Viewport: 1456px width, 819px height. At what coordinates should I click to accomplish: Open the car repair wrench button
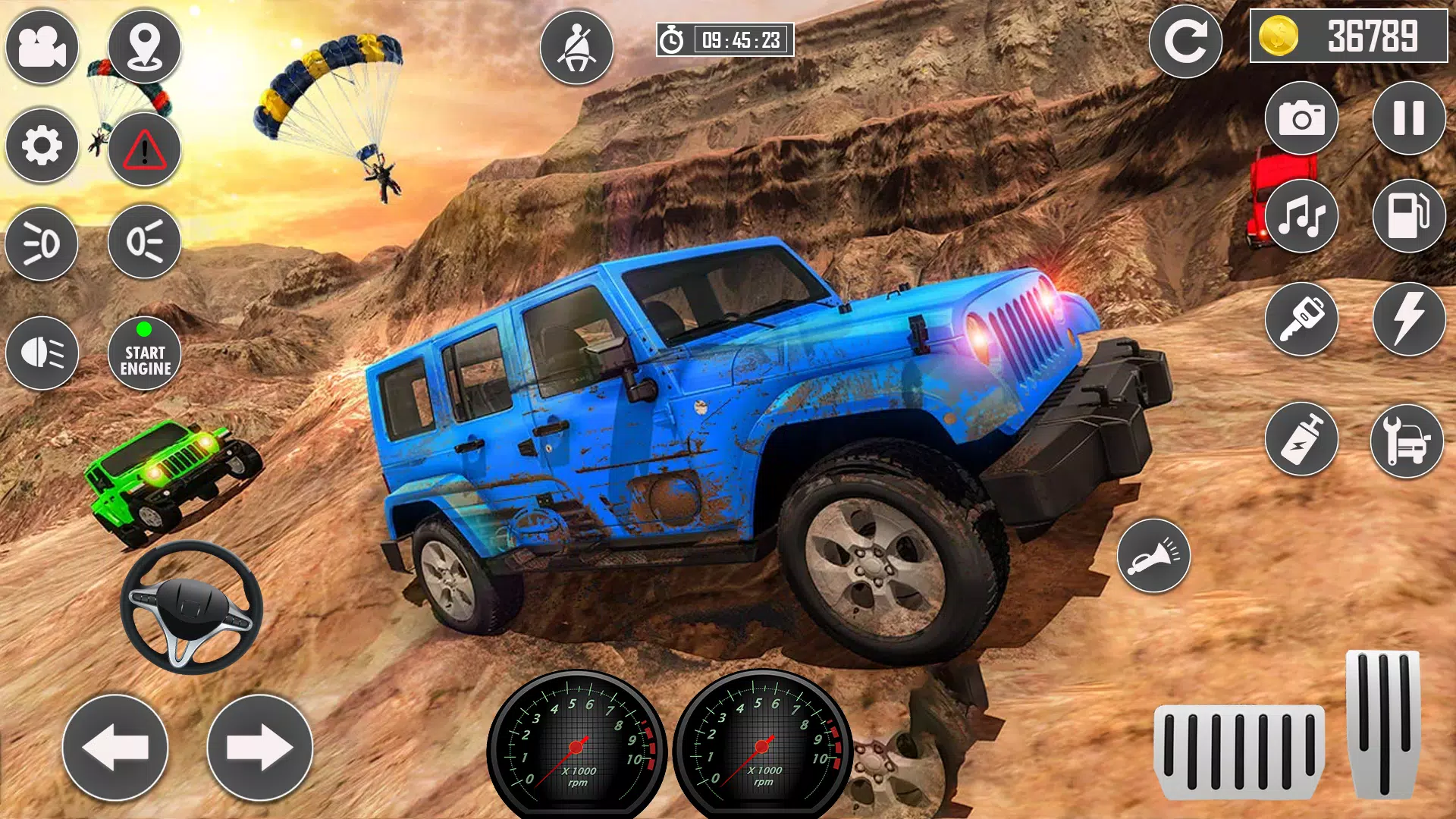tap(1407, 440)
